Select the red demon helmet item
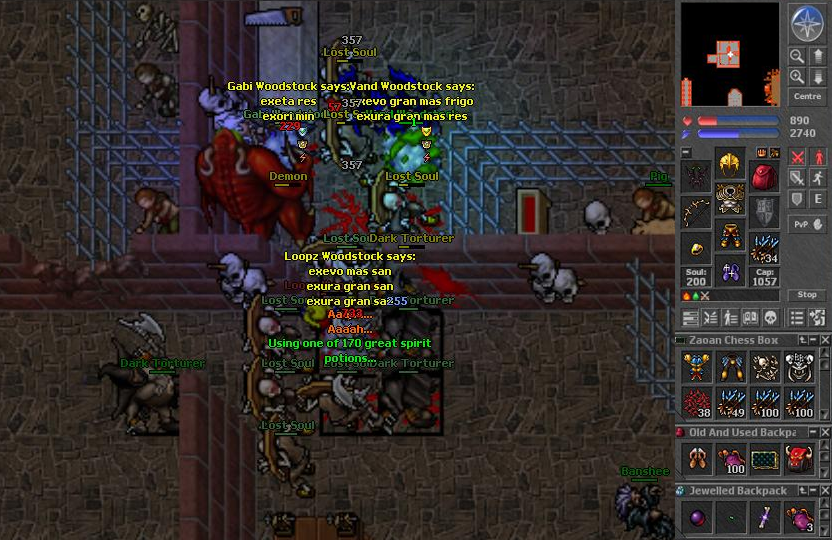The image size is (832, 540). click(x=798, y=459)
